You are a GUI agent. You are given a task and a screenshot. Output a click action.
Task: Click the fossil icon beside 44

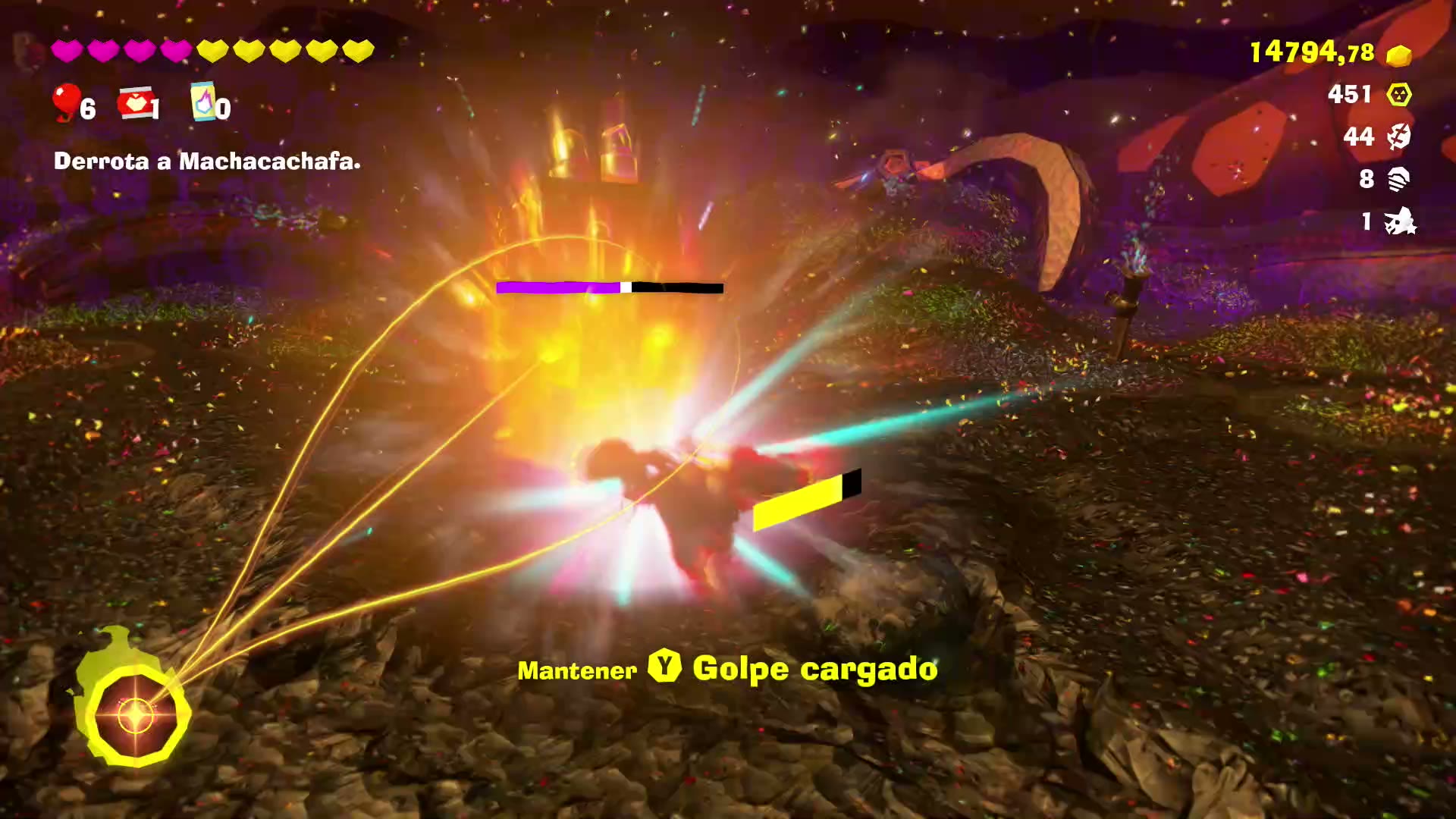1399,136
